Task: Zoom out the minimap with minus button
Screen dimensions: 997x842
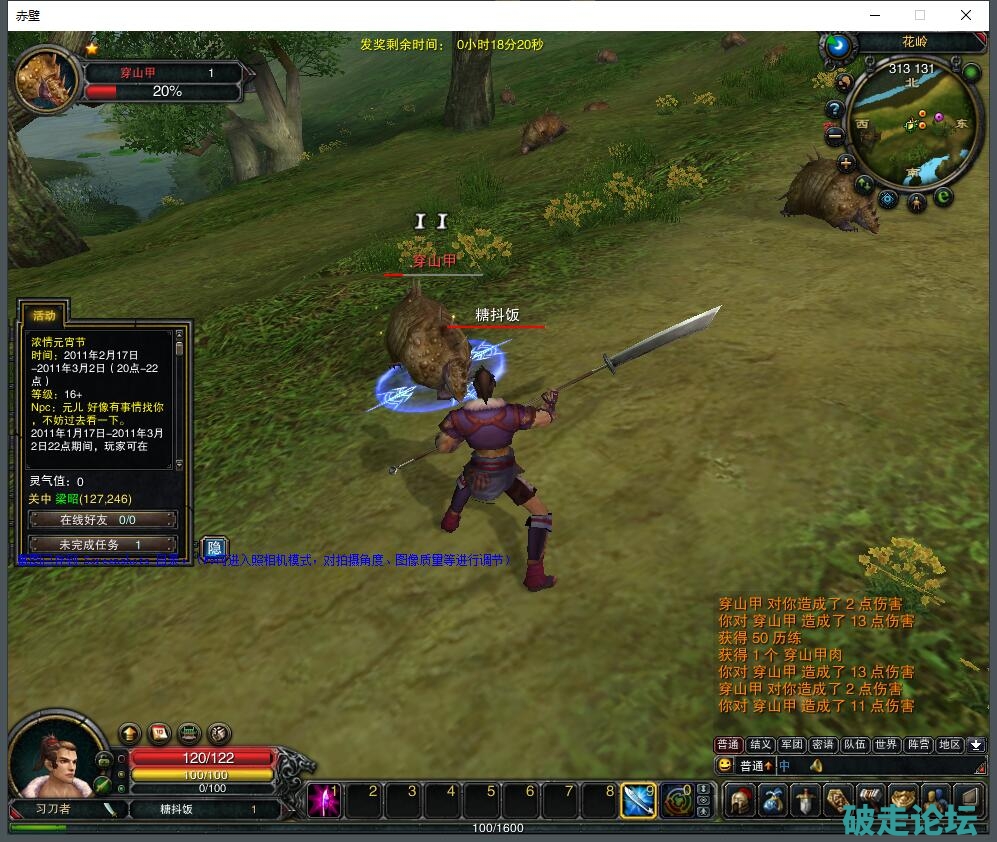Action: 834,135
